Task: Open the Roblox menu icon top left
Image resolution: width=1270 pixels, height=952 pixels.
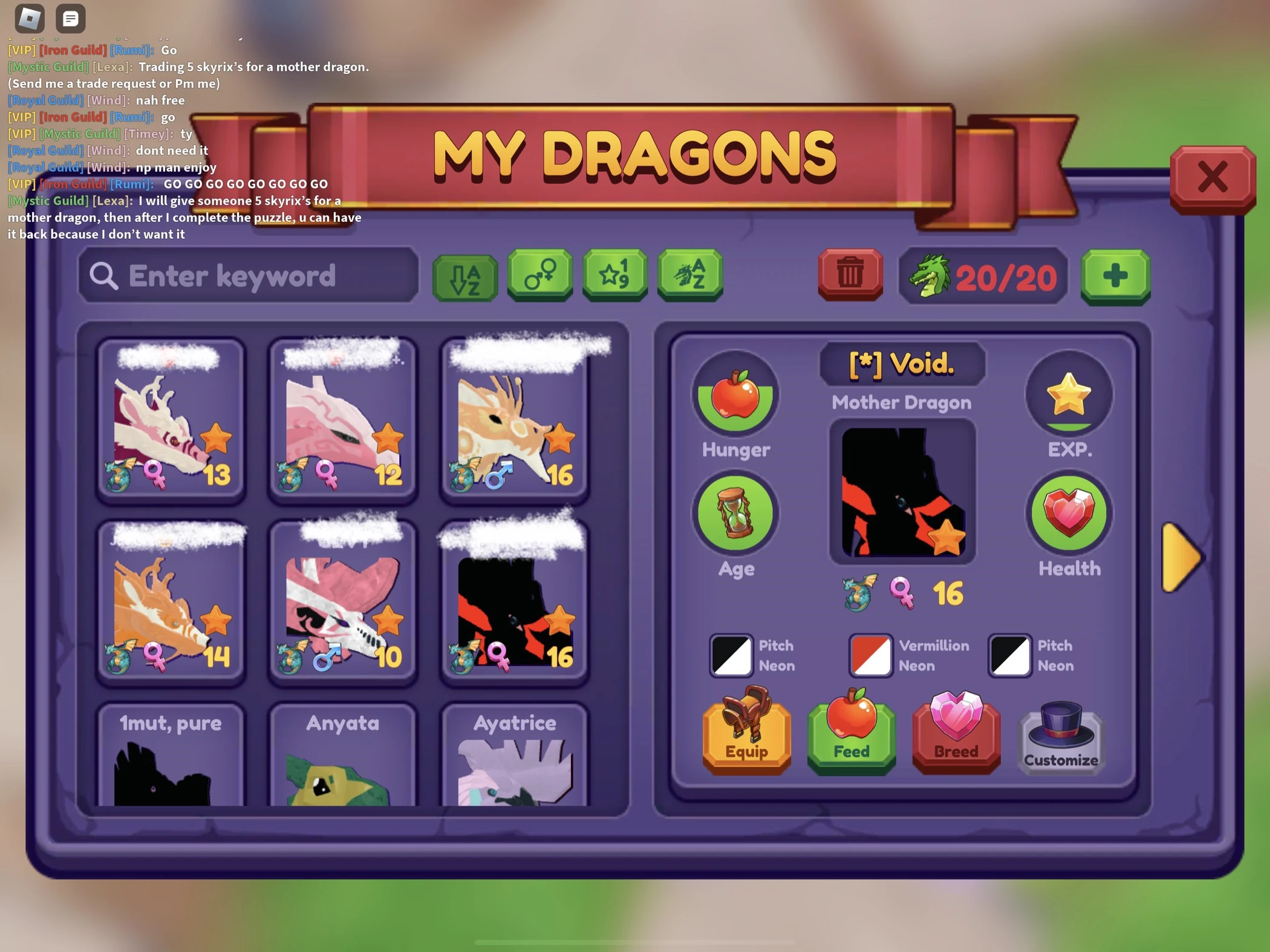Action: 30,18
